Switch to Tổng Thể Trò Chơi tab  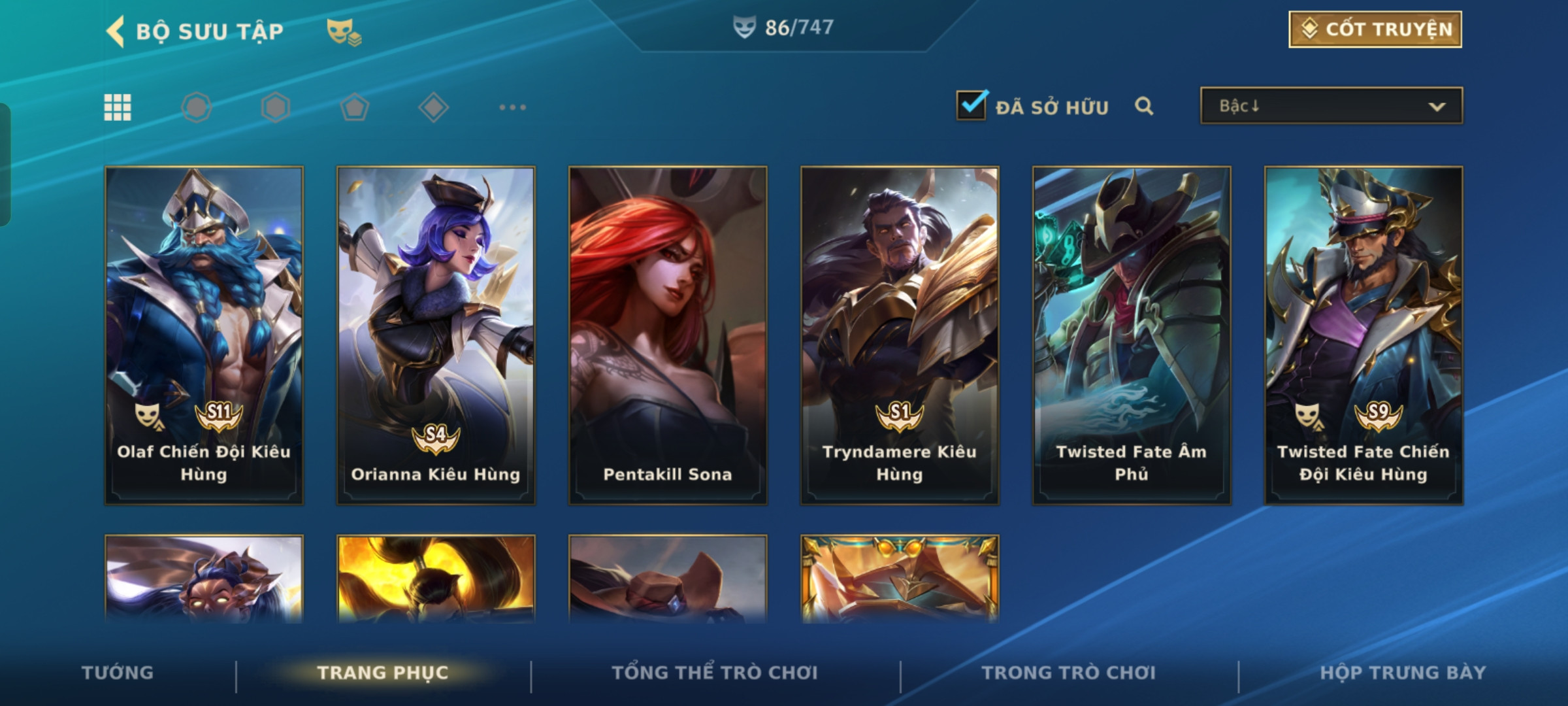[715, 673]
